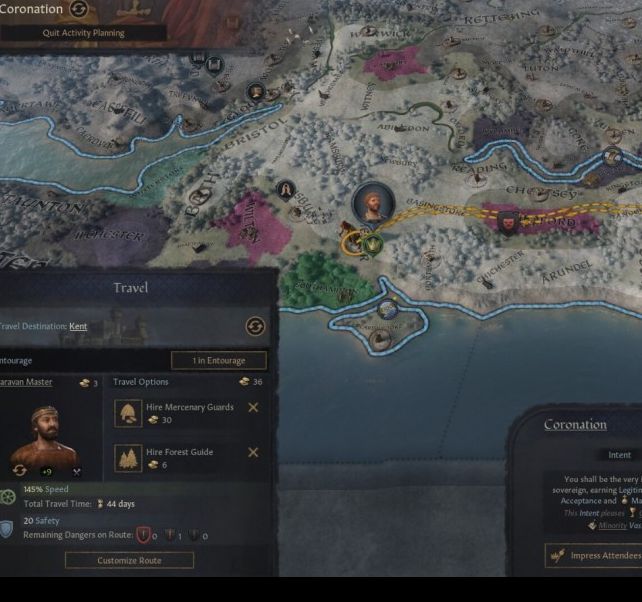
Task: Quit Activity Planning
Action: click(84, 33)
